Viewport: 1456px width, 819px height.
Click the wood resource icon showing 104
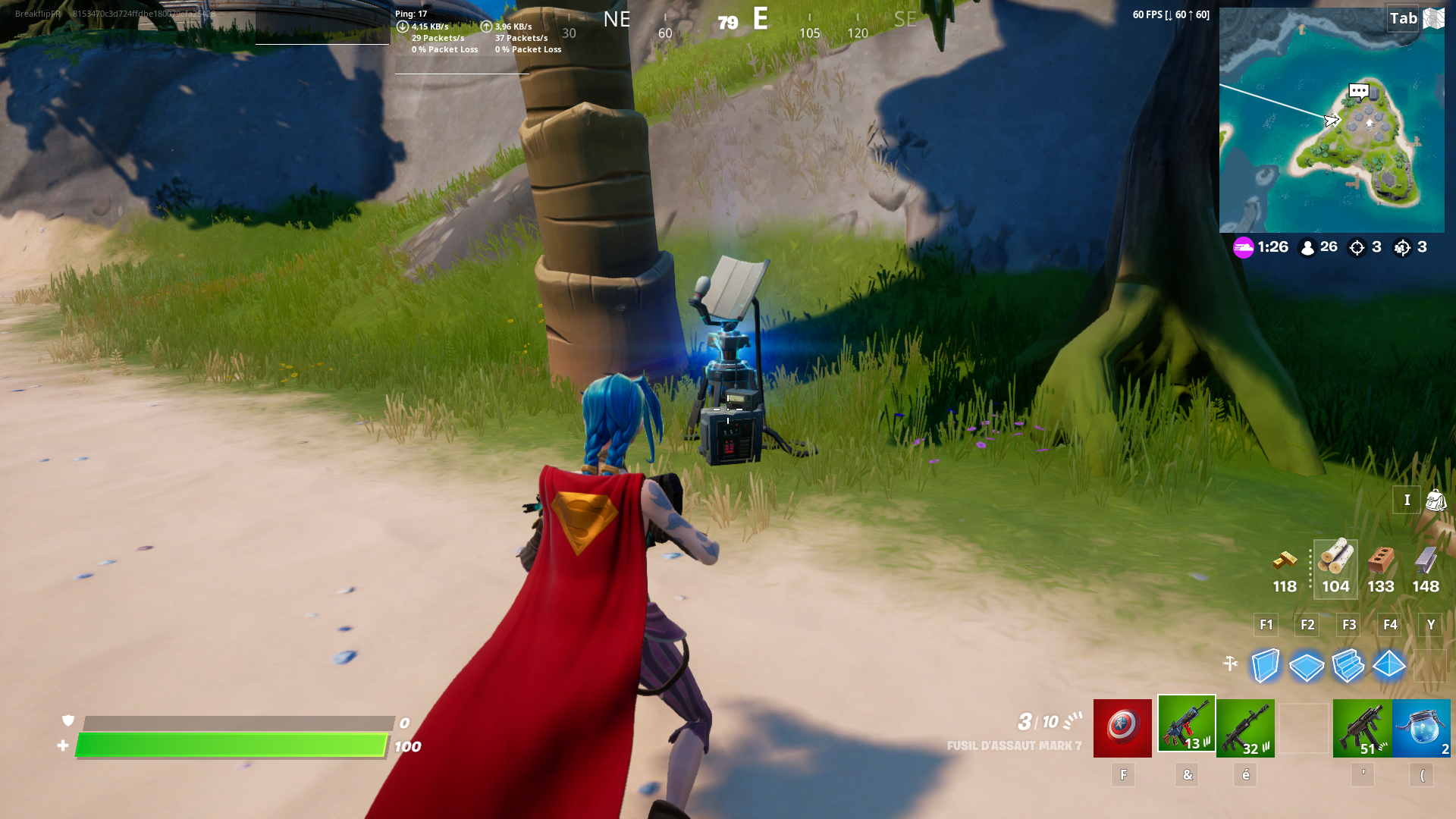point(1335,563)
